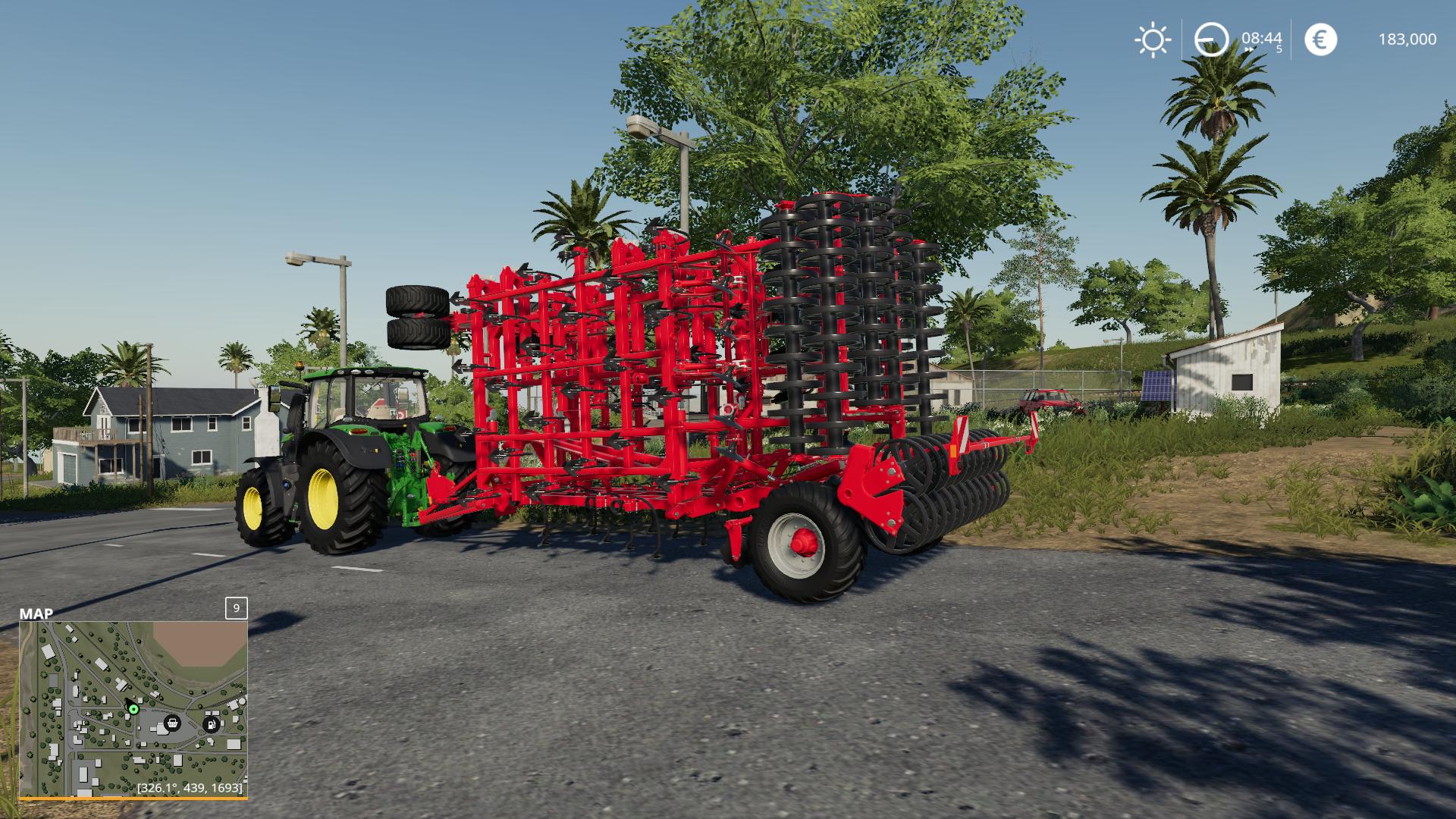The width and height of the screenshot is (1456, 819).
Task: Click the coordinates readout [326.1°, 439, 1693]
Action: [x=191, y=789]
